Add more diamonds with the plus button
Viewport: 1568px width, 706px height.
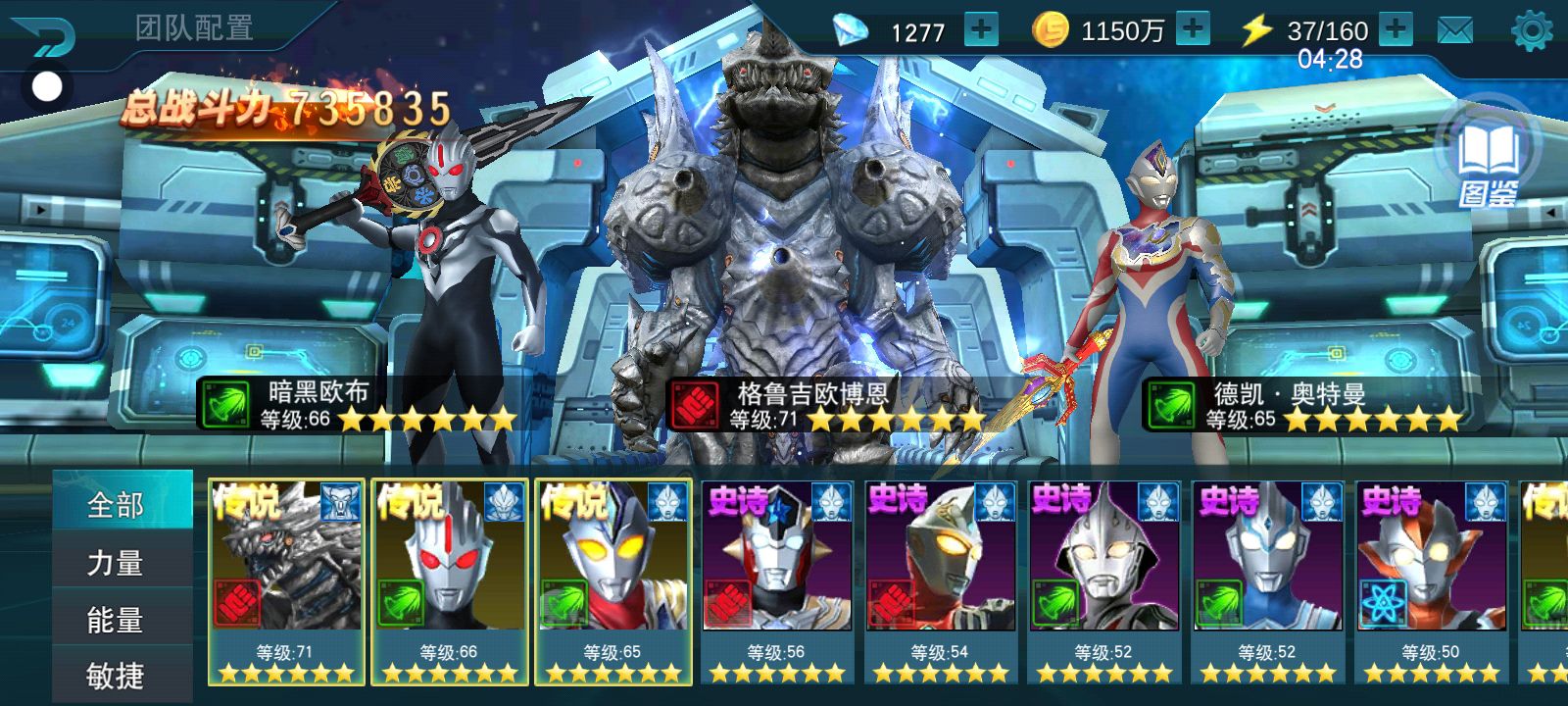(x=980, y=29)
